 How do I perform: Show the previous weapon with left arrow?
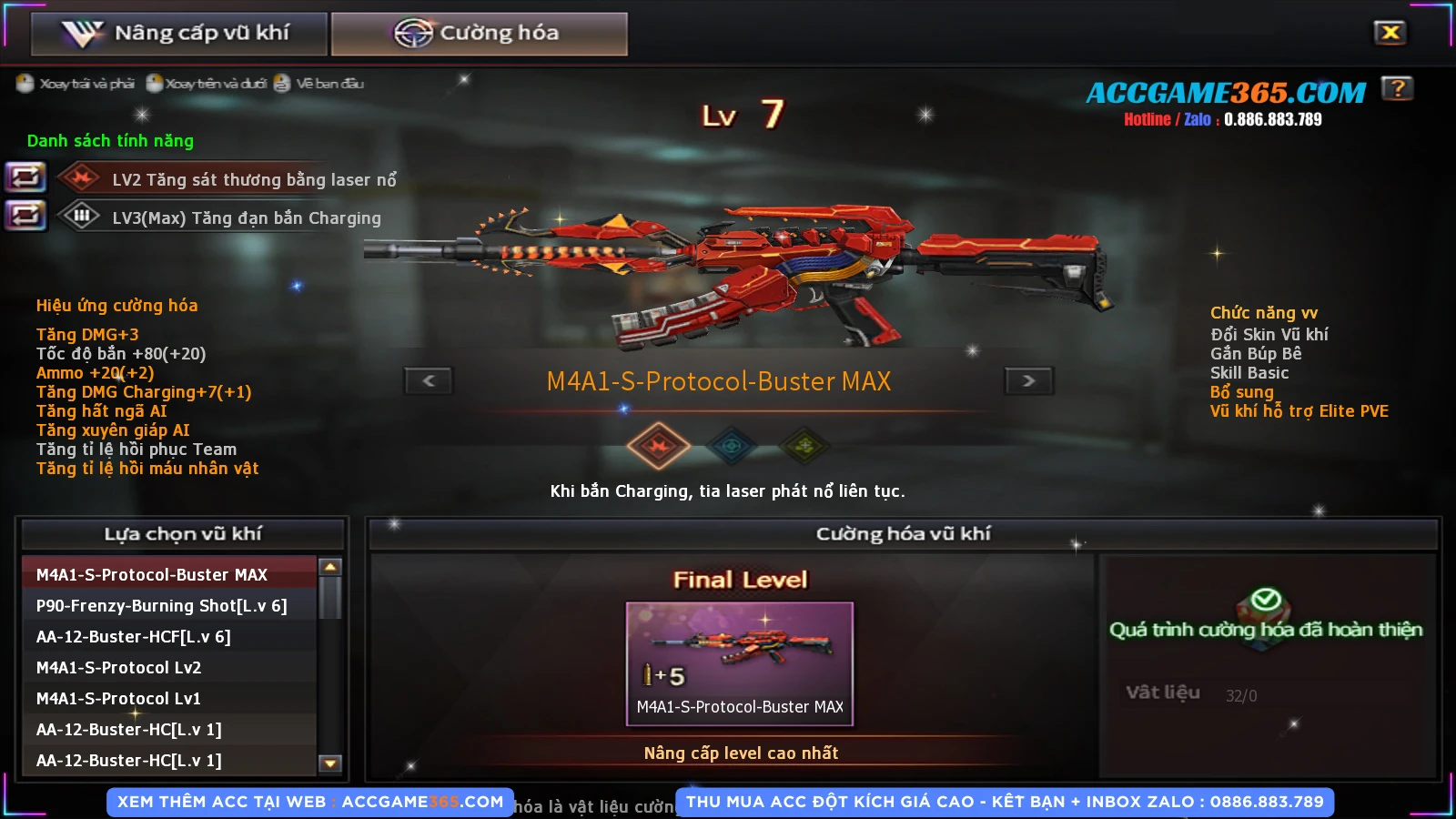pyautogui.click(x=429, y=381)
